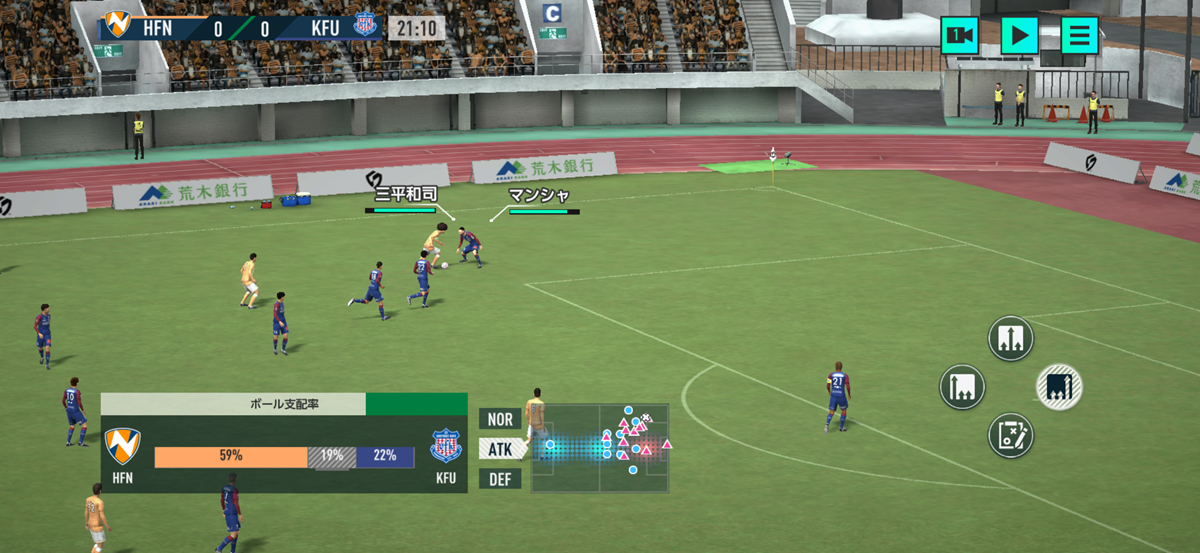Viewport: 1200px width, 553px height.
Task: Select the NOR tactic setting
Action: pos(500,419)
